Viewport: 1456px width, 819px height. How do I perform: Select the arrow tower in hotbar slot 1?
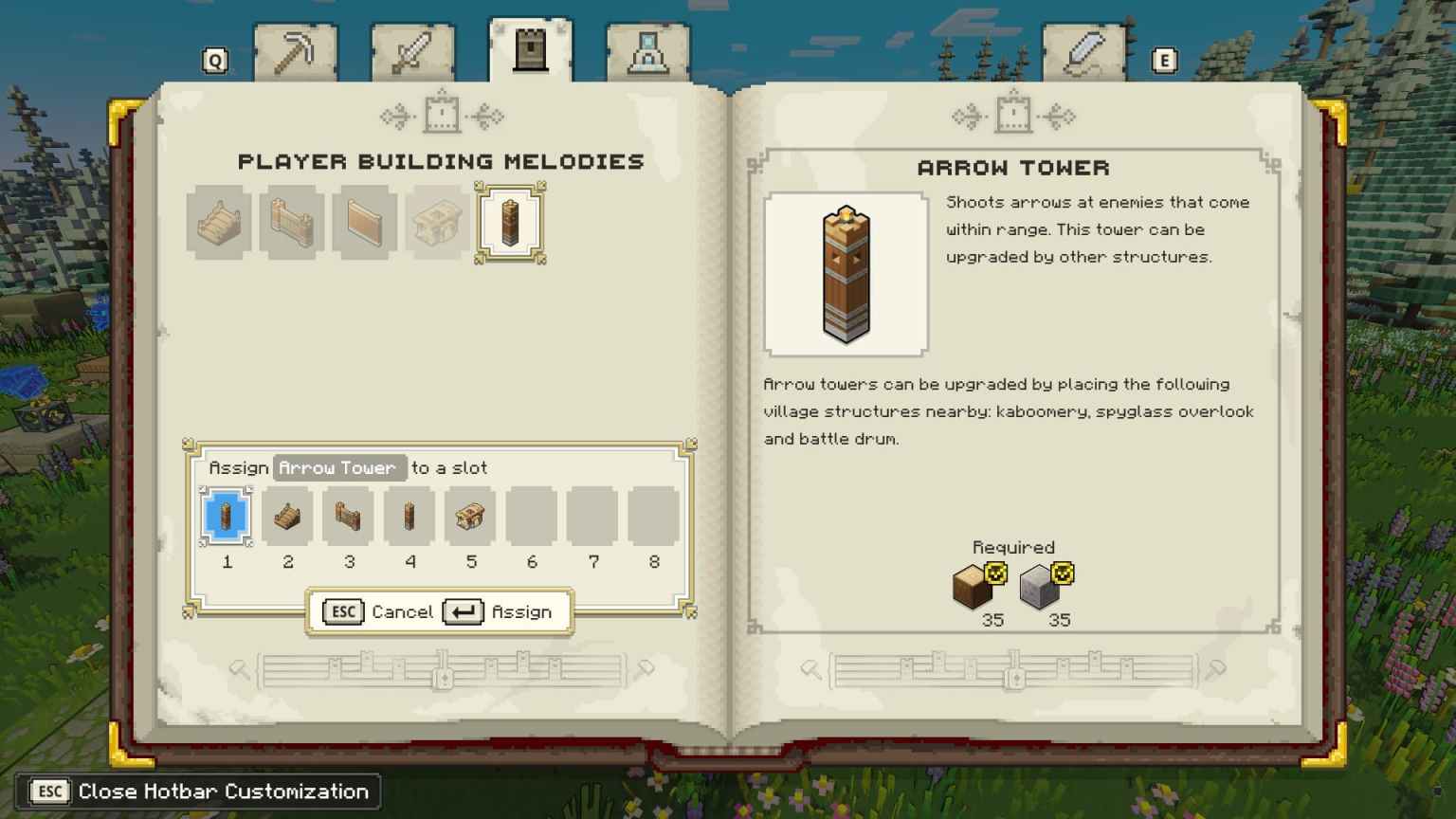pos(227,516)
